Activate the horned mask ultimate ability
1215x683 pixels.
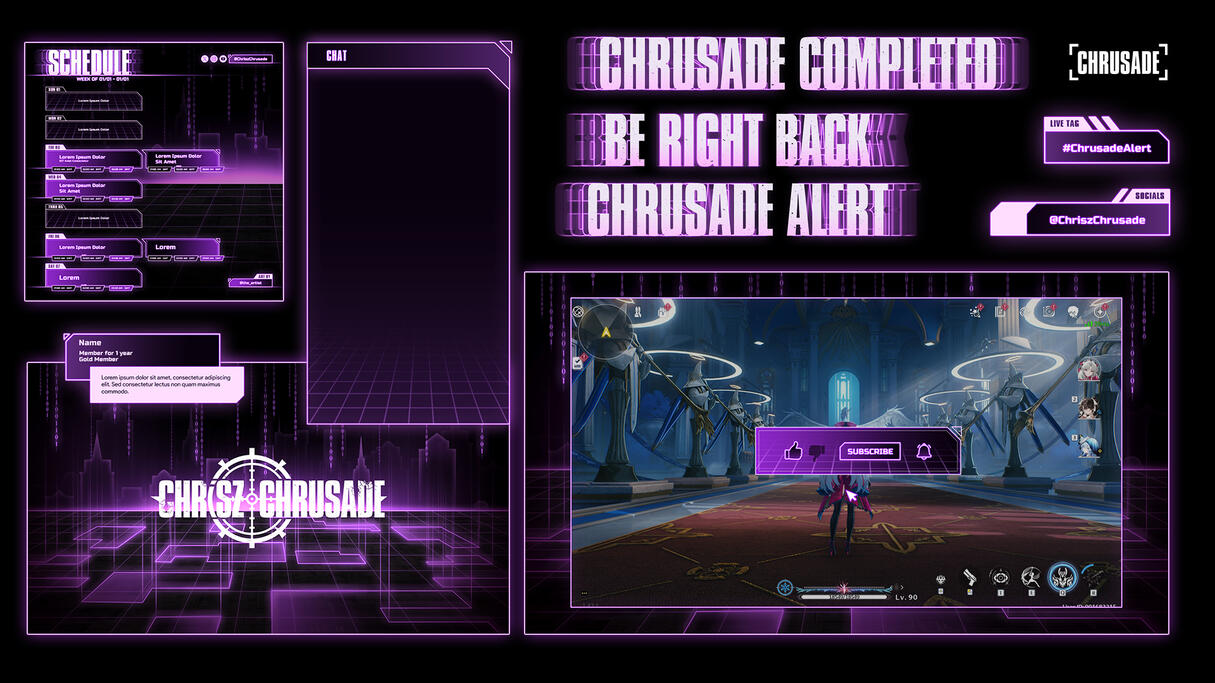click(1061, 577)
